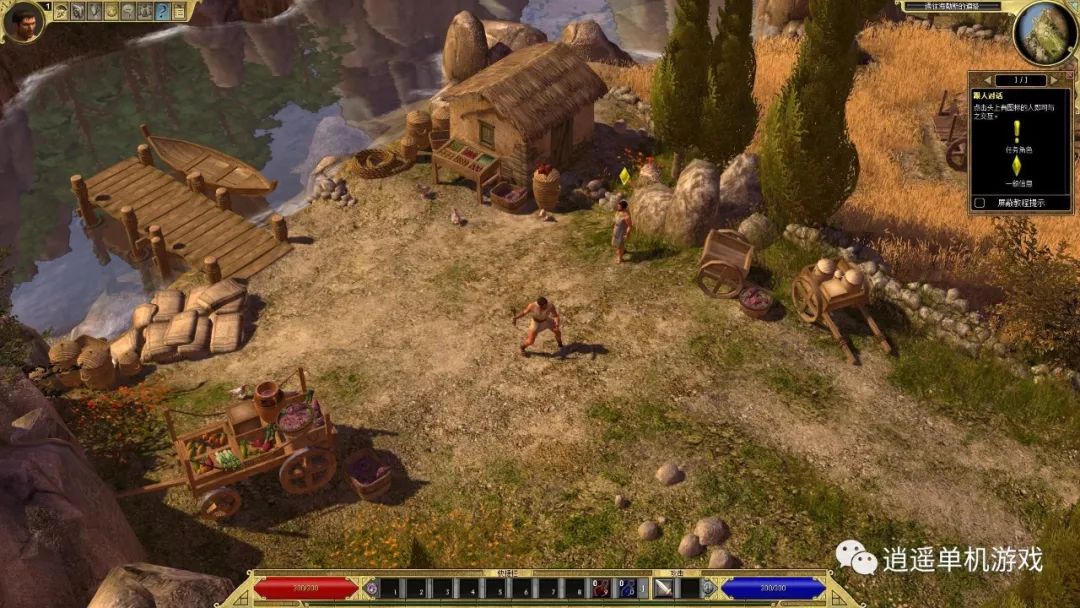Image resolution: width=1080 pixels, height=608 pixels.
Task: Open the scroll list menu icon
Action: pyautogui.click(x=179, y=11)
